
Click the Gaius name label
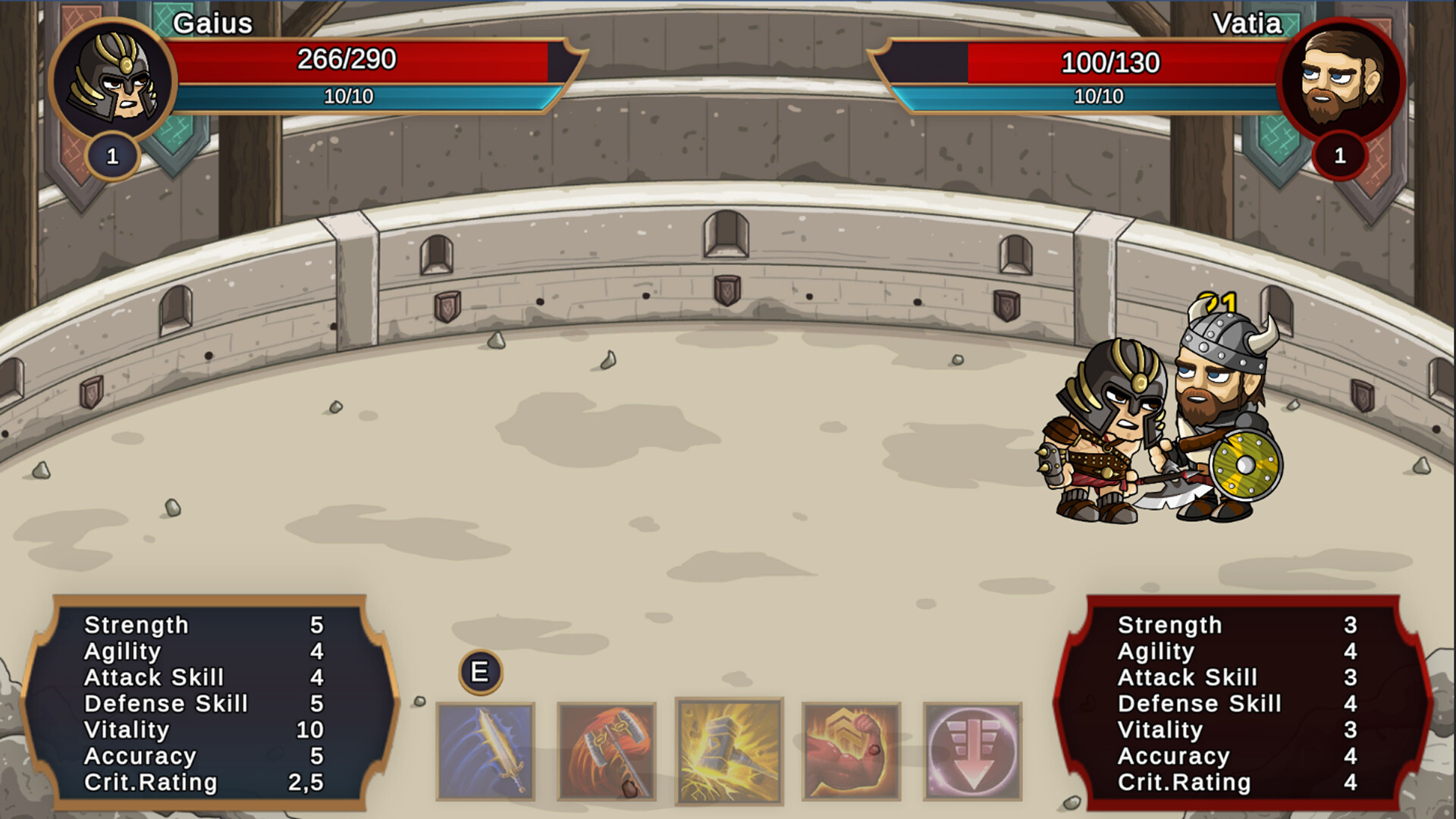point(212,25)
